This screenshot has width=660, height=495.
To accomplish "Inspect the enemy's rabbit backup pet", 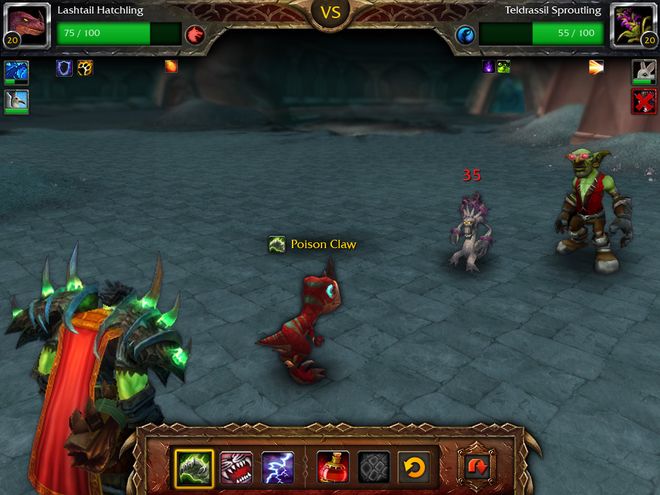I will coord(644,71).
